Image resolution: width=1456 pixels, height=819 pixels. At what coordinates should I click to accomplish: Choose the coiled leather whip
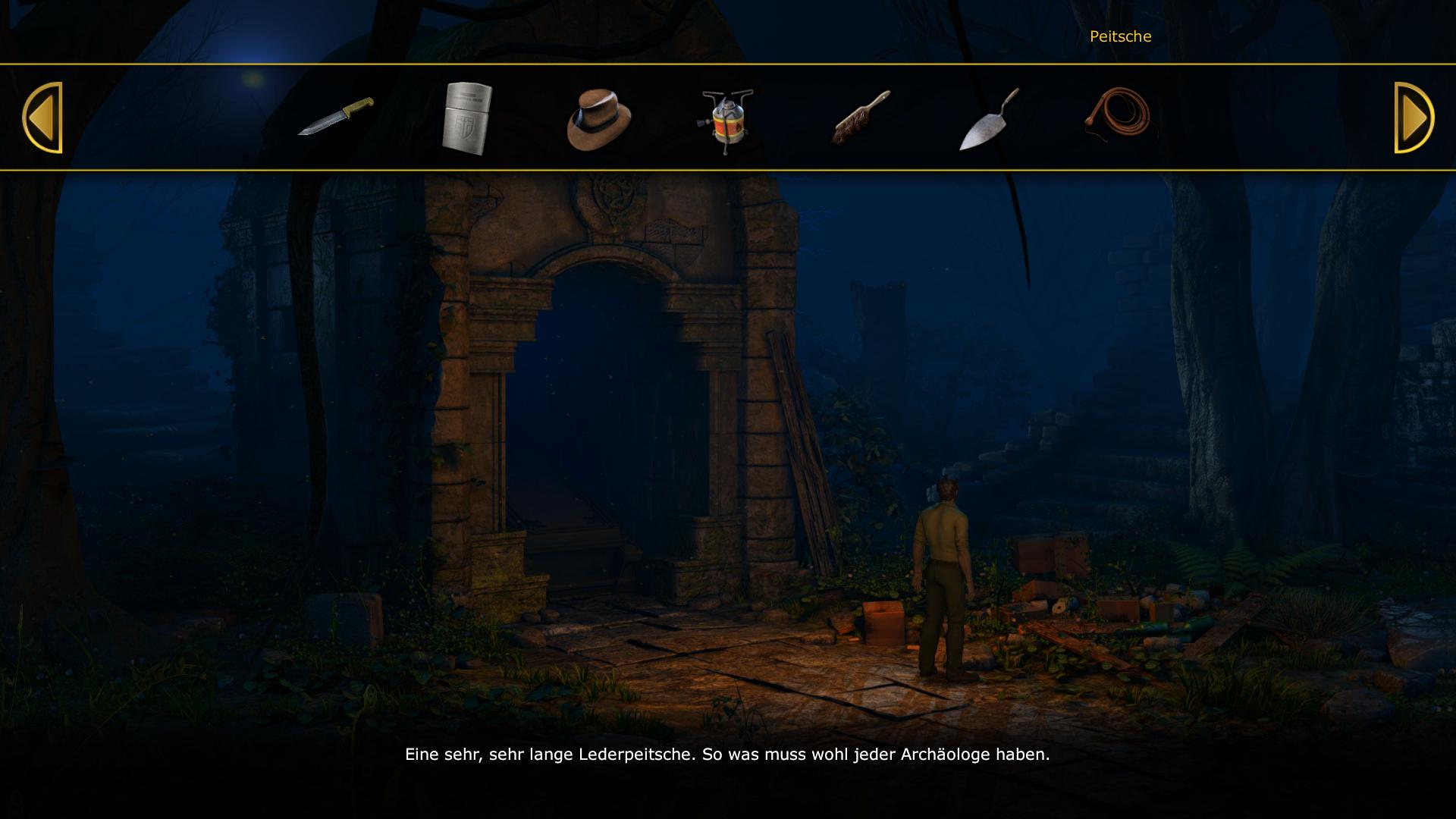coord(1119,117)
